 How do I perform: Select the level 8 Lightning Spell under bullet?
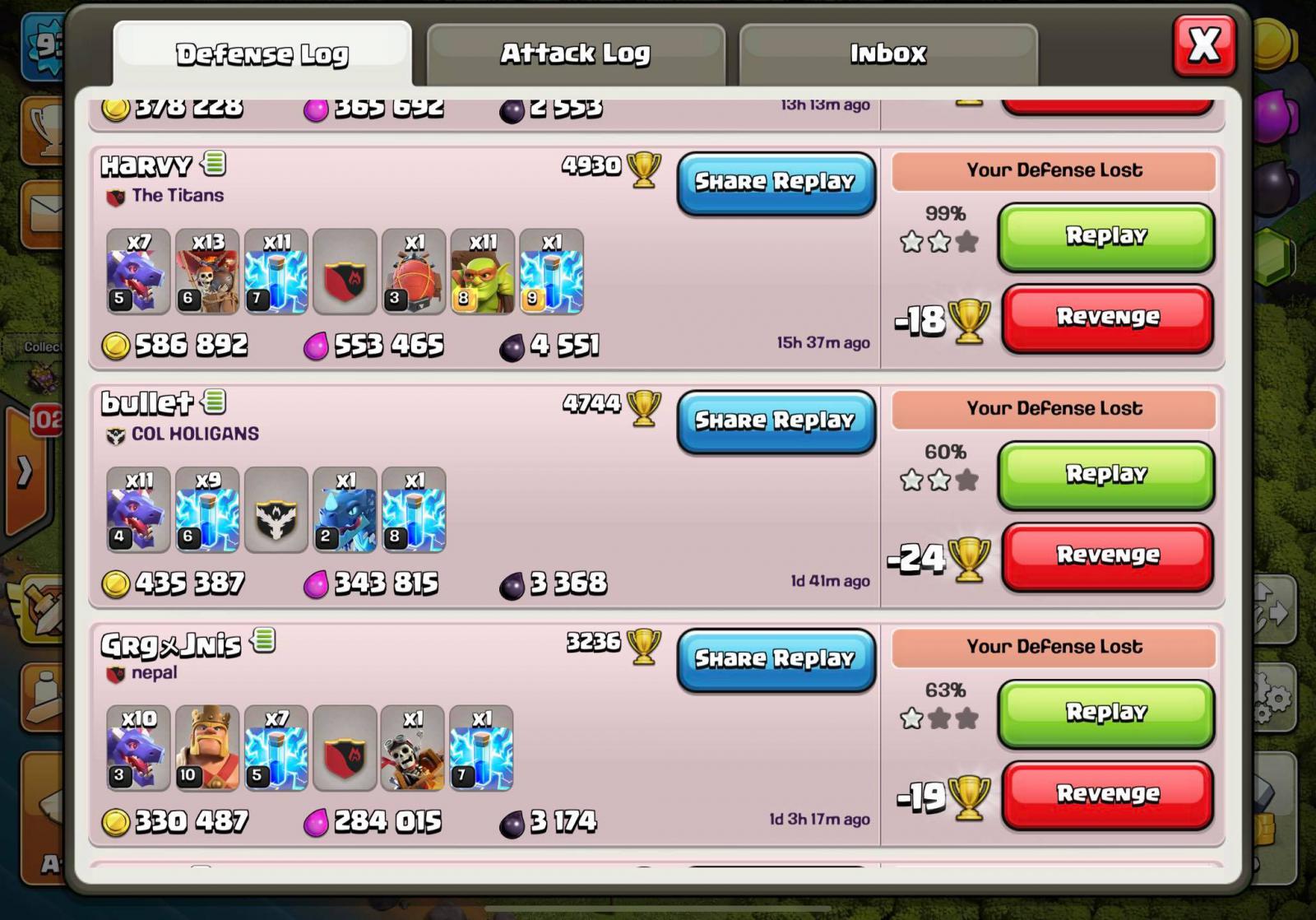(x=414, y=510)
